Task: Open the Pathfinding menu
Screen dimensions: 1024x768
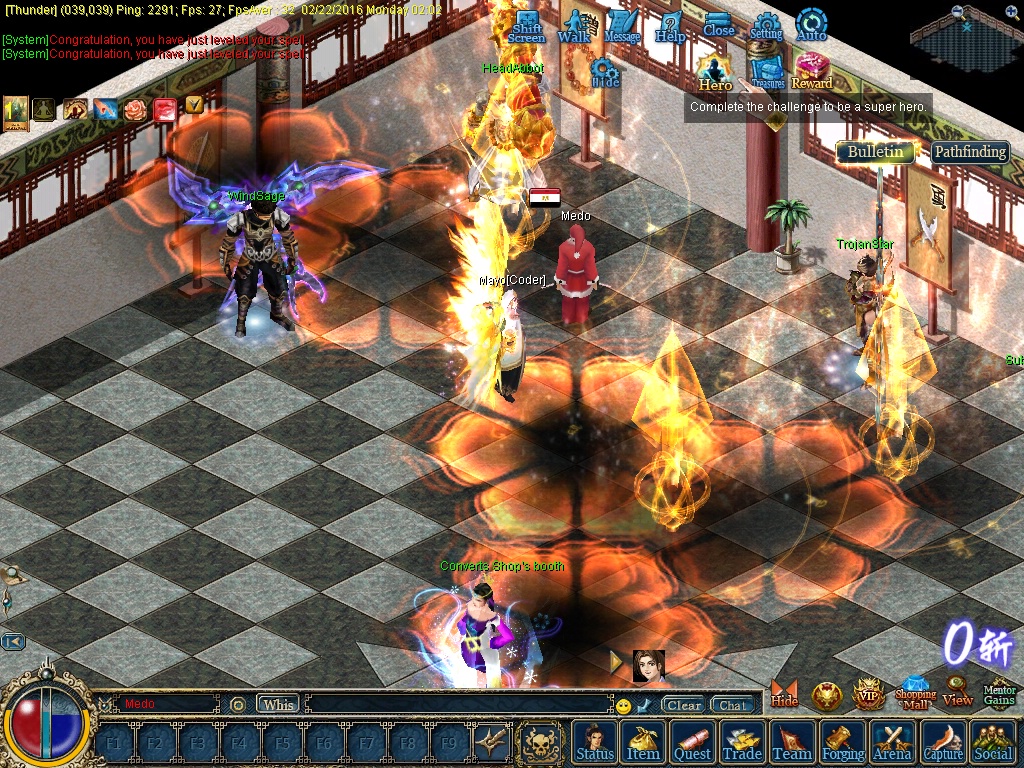Action: point(969,152)
